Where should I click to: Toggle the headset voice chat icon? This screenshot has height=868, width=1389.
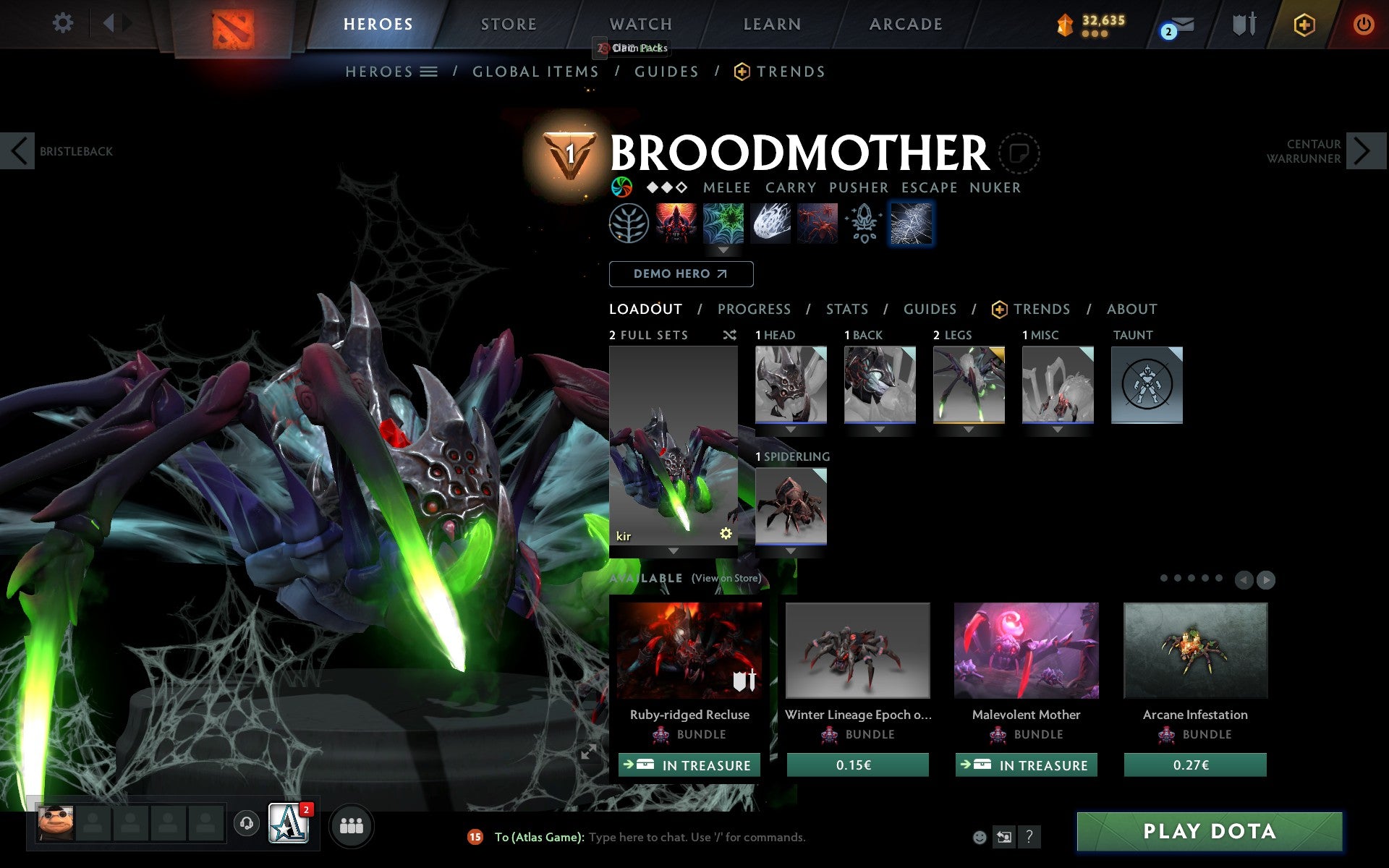[246, 822]
